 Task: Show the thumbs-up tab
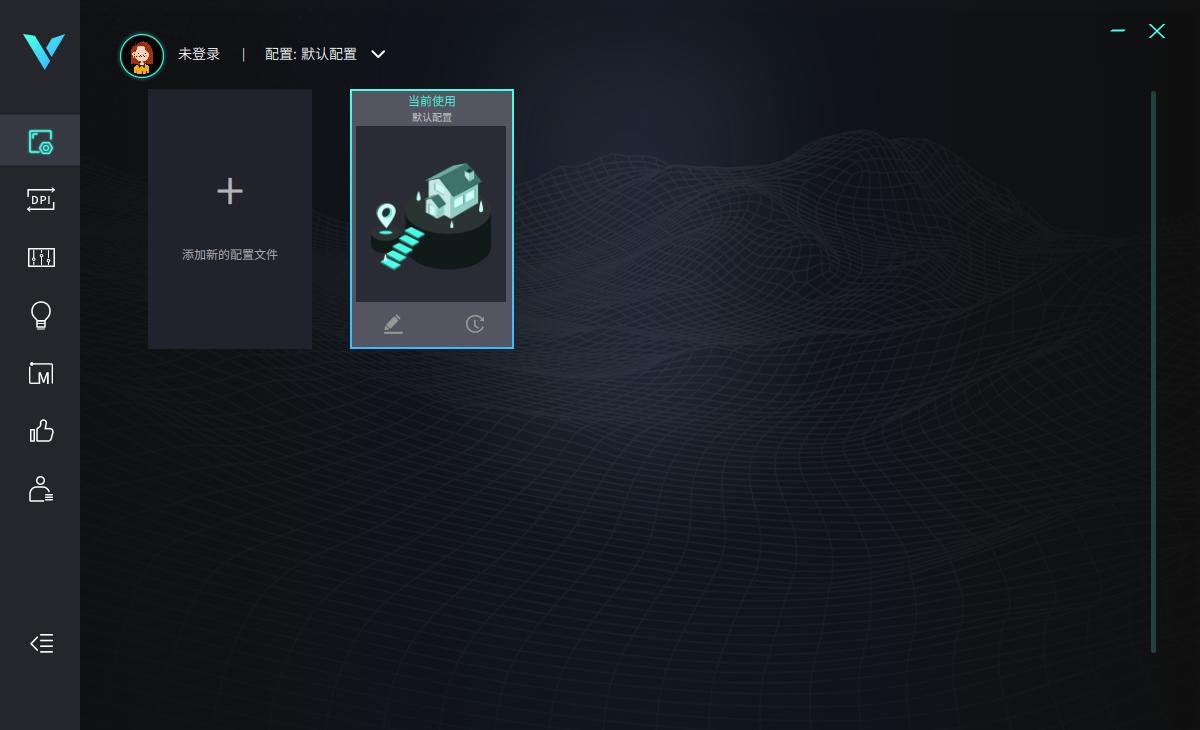click(x=40, y=431)
